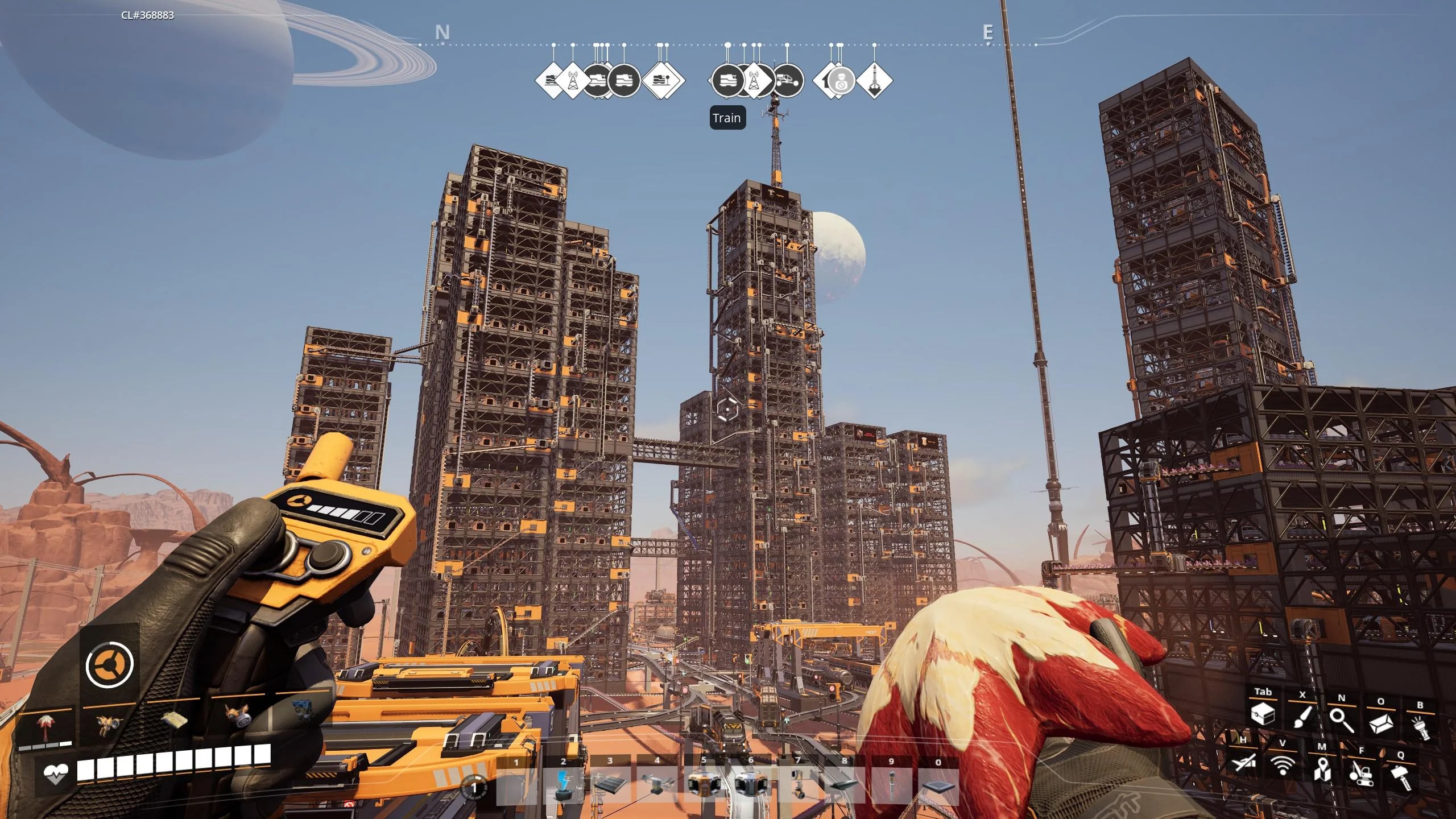Select the paintbrush Customizer icon labeled X
The height and width of the screenshot is (819, 1456).
click(x=1302, y=719)
